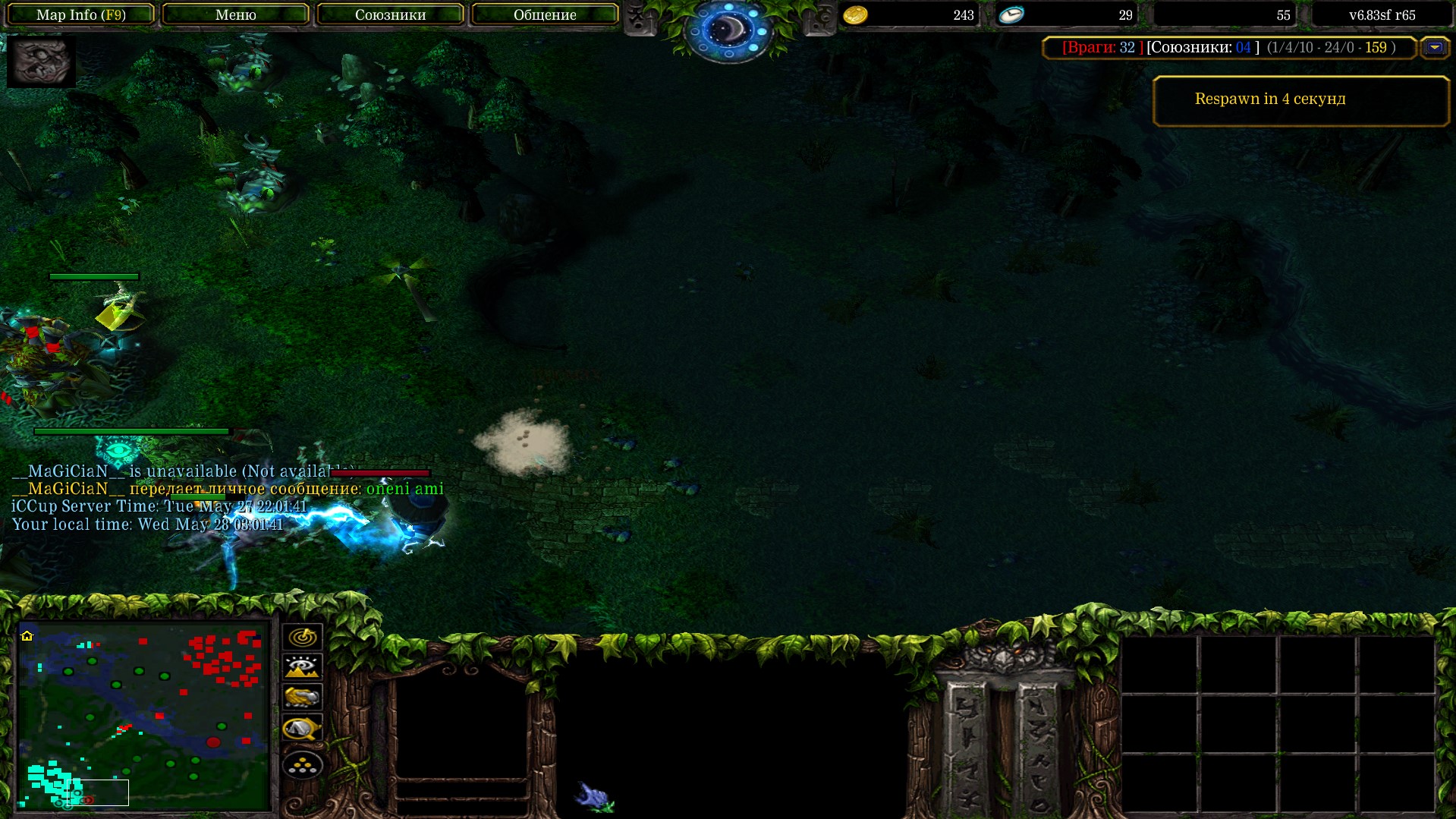This screenshot has height=819, width=1456.
Task: Toggle minimap creep display
Action: pos(303,729)
